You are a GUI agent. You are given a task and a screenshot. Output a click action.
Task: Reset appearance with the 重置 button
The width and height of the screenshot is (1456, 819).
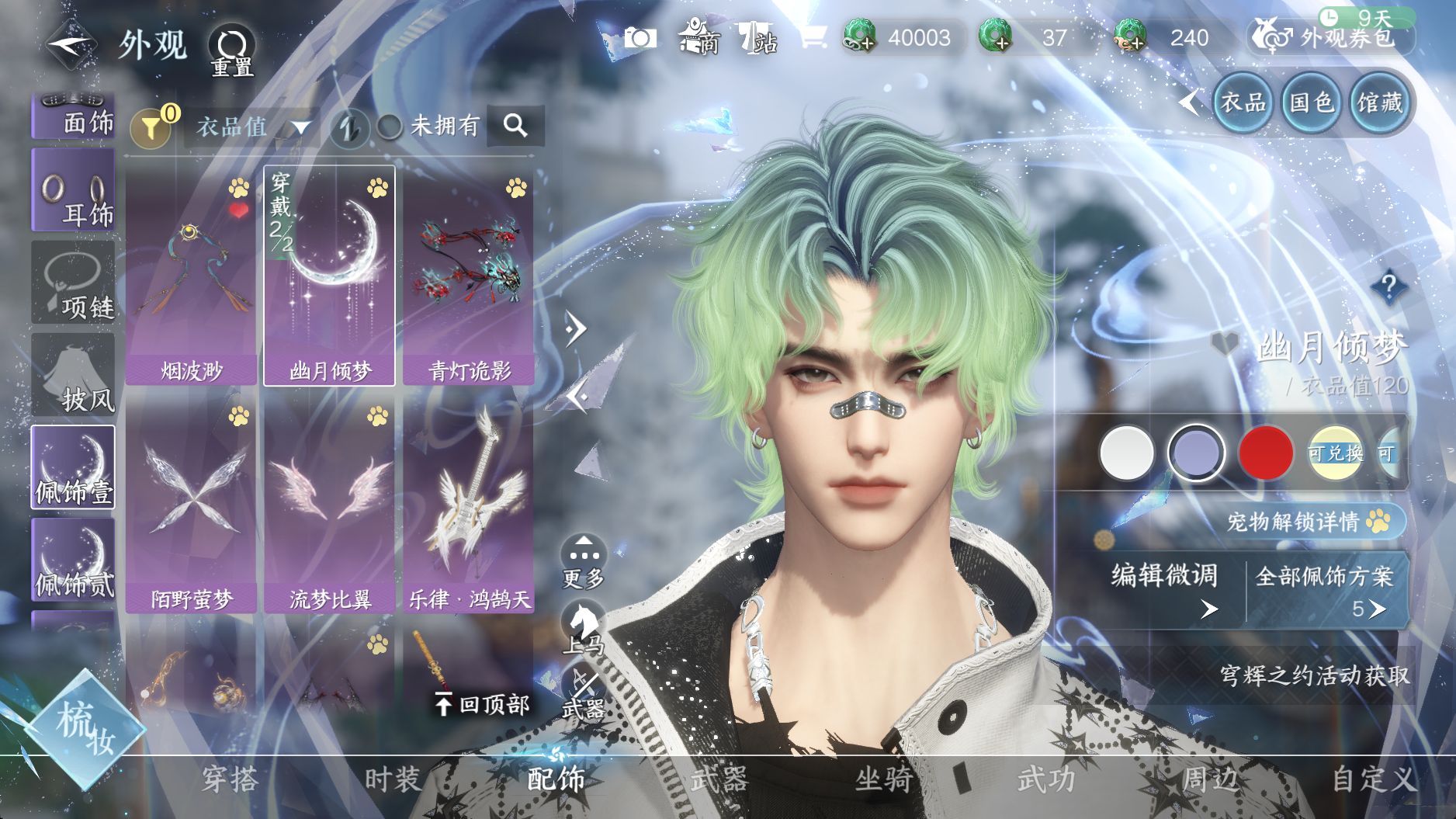tap(232, 50)
